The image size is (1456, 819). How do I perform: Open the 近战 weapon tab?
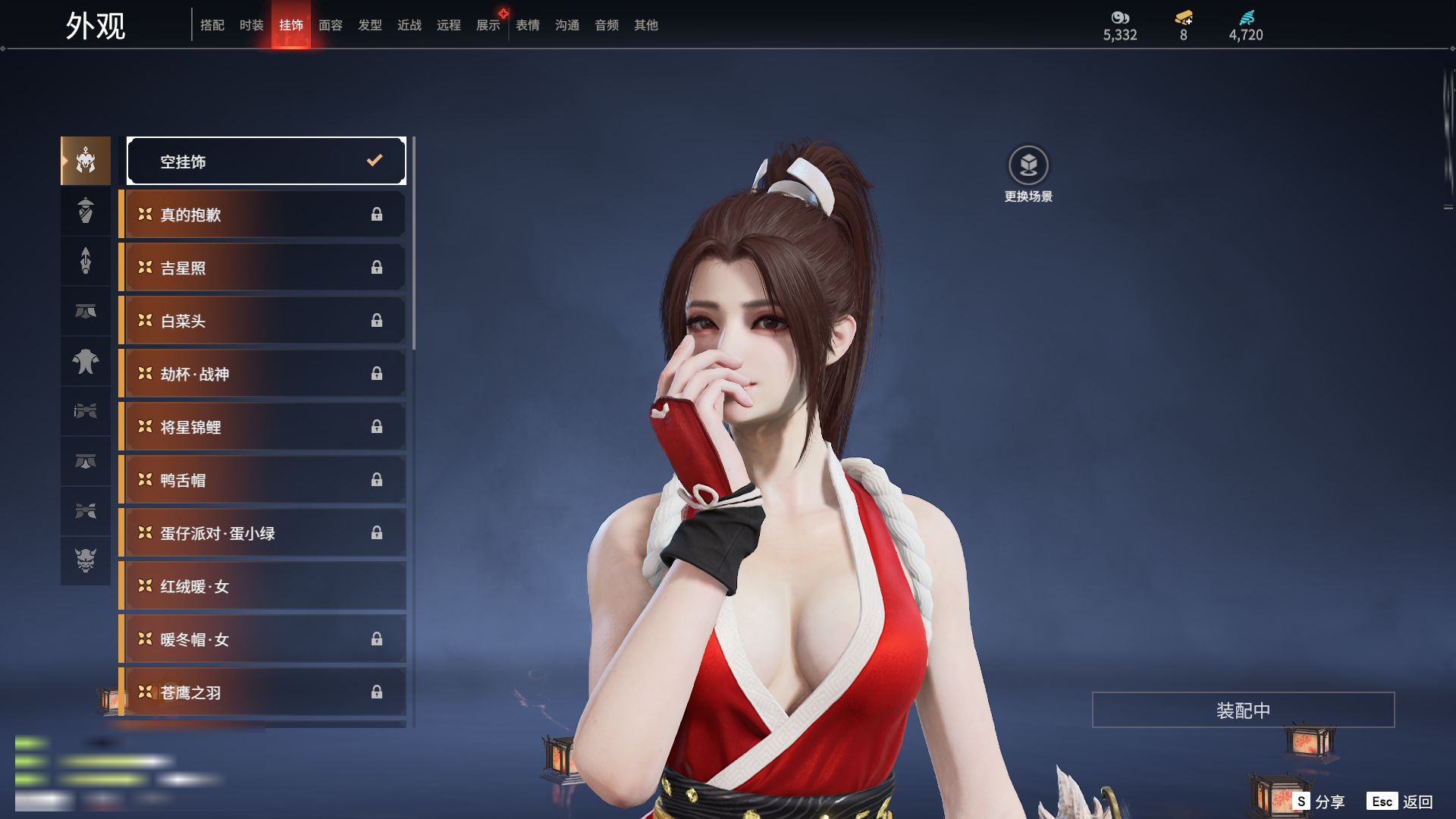tap(409, 25)
